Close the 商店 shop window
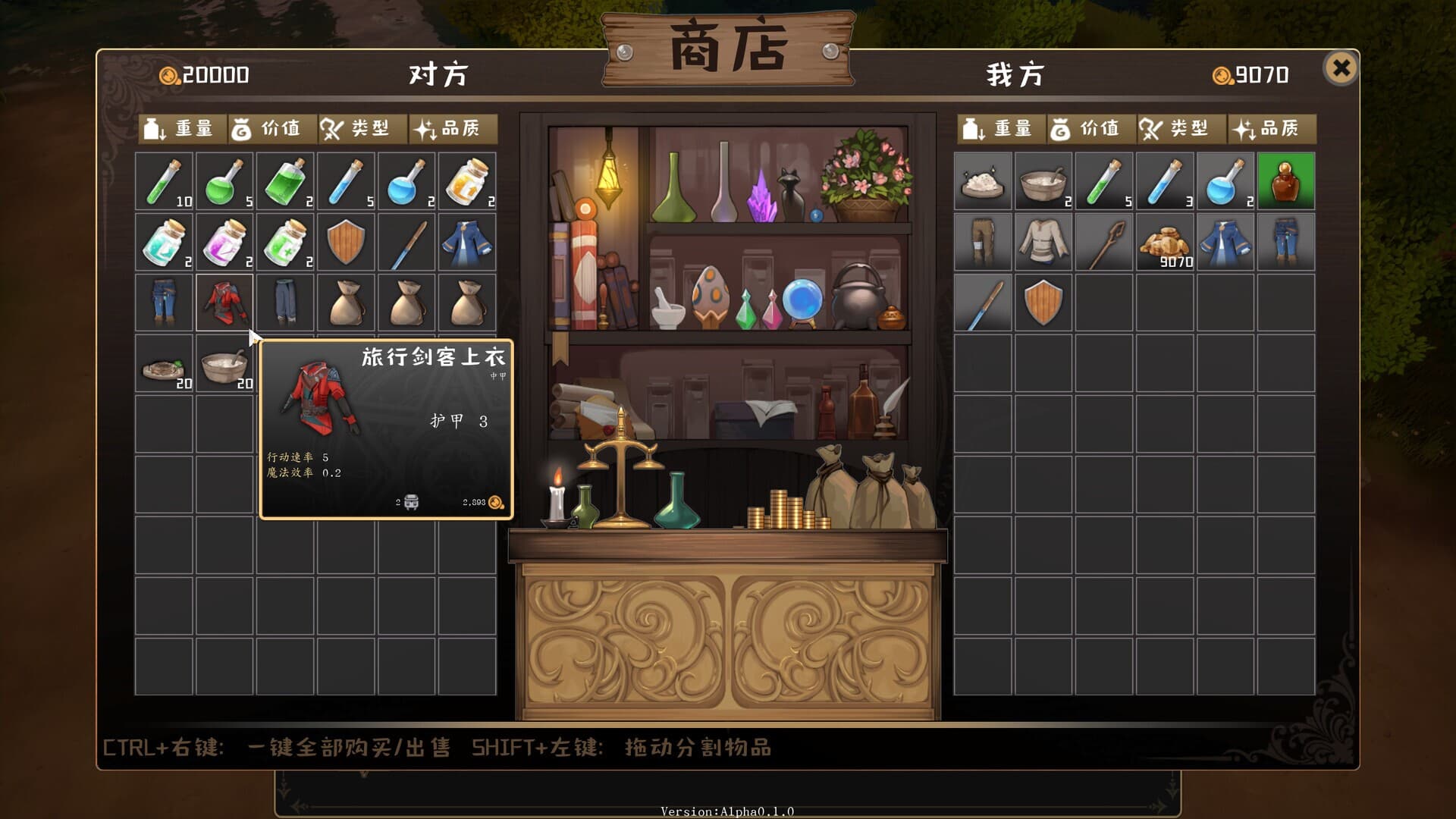The width and height of the screenshot is (1456, 819). (1343, 68)
